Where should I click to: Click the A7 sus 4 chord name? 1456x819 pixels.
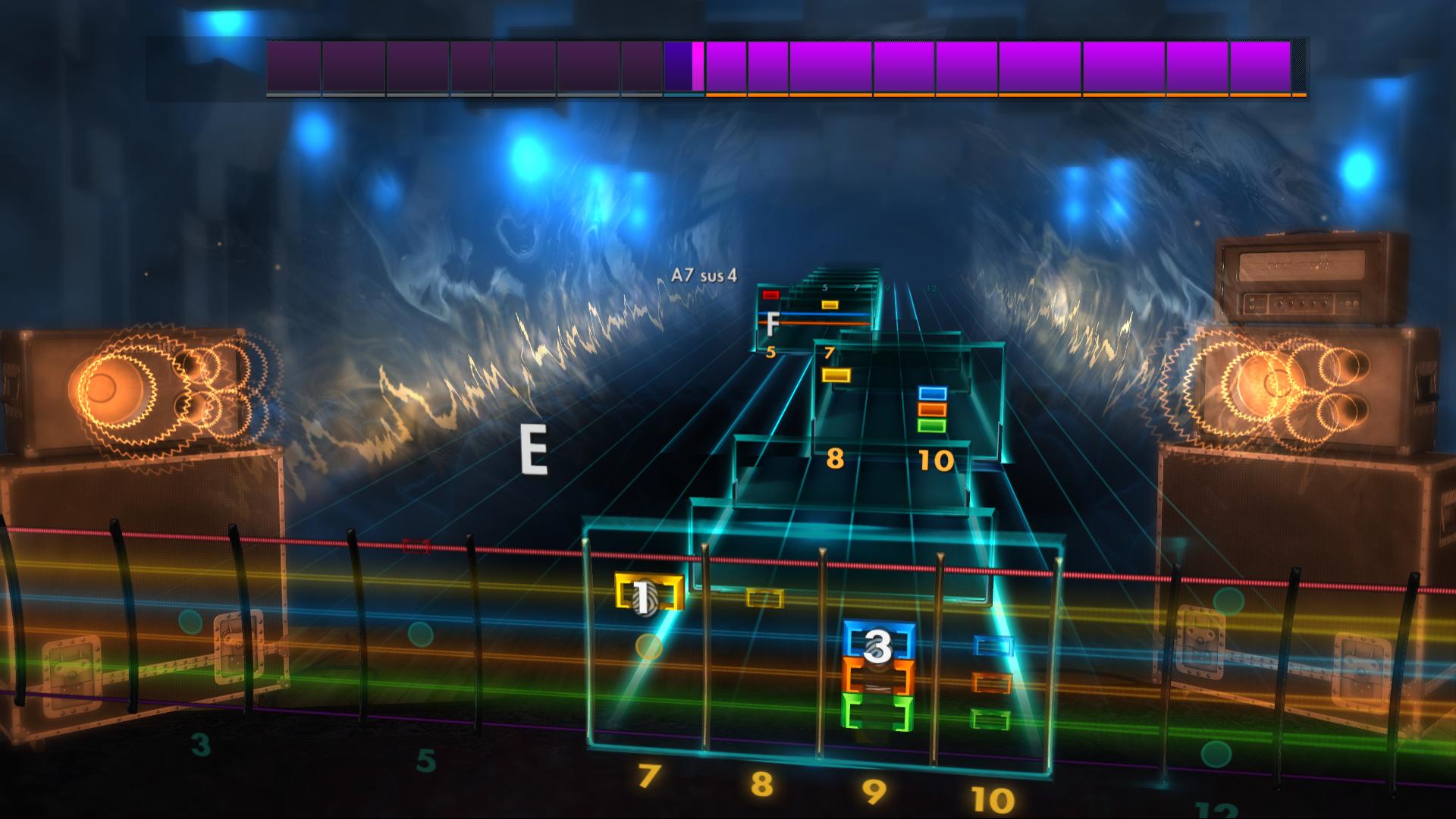point(704,275)
